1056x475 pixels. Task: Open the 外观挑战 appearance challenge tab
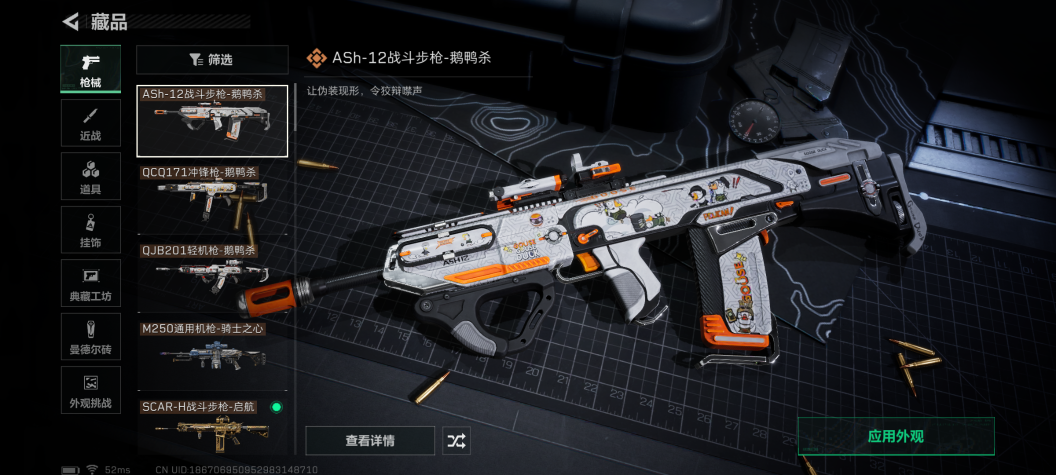coord(90,390)
